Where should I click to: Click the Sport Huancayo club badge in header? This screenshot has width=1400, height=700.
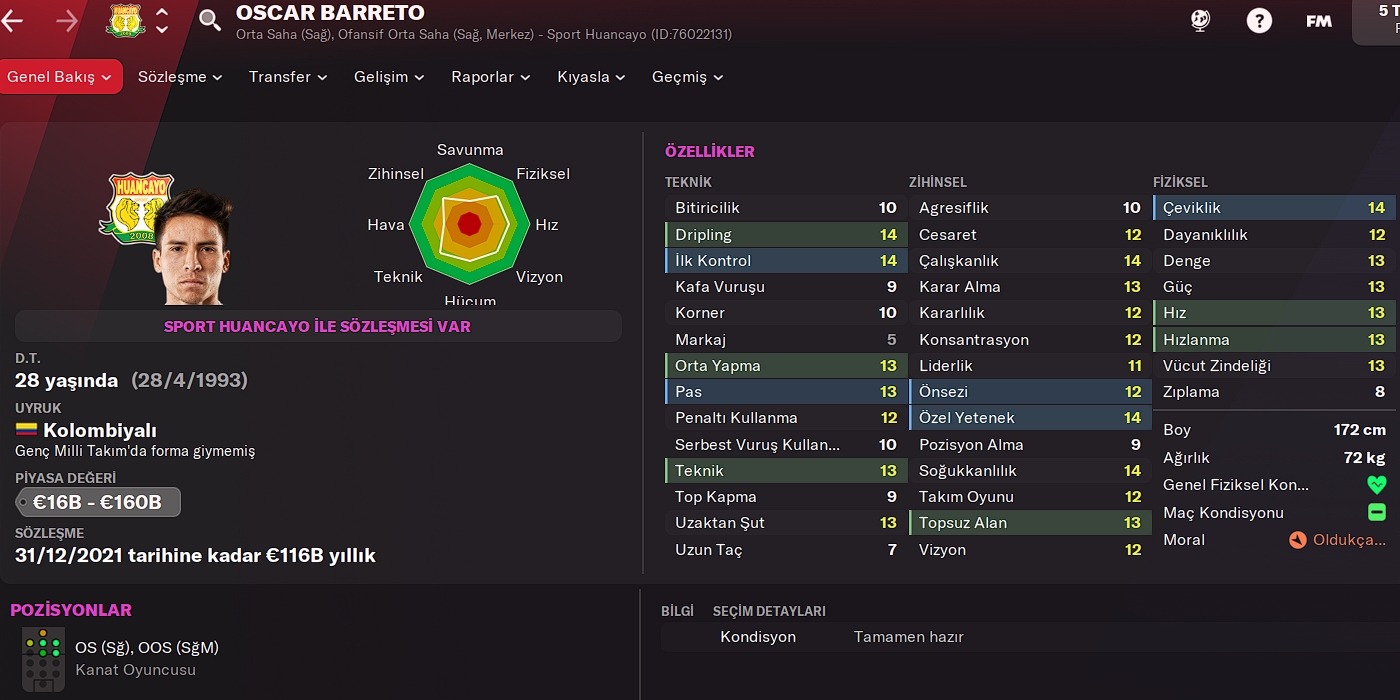coord(126,20)
